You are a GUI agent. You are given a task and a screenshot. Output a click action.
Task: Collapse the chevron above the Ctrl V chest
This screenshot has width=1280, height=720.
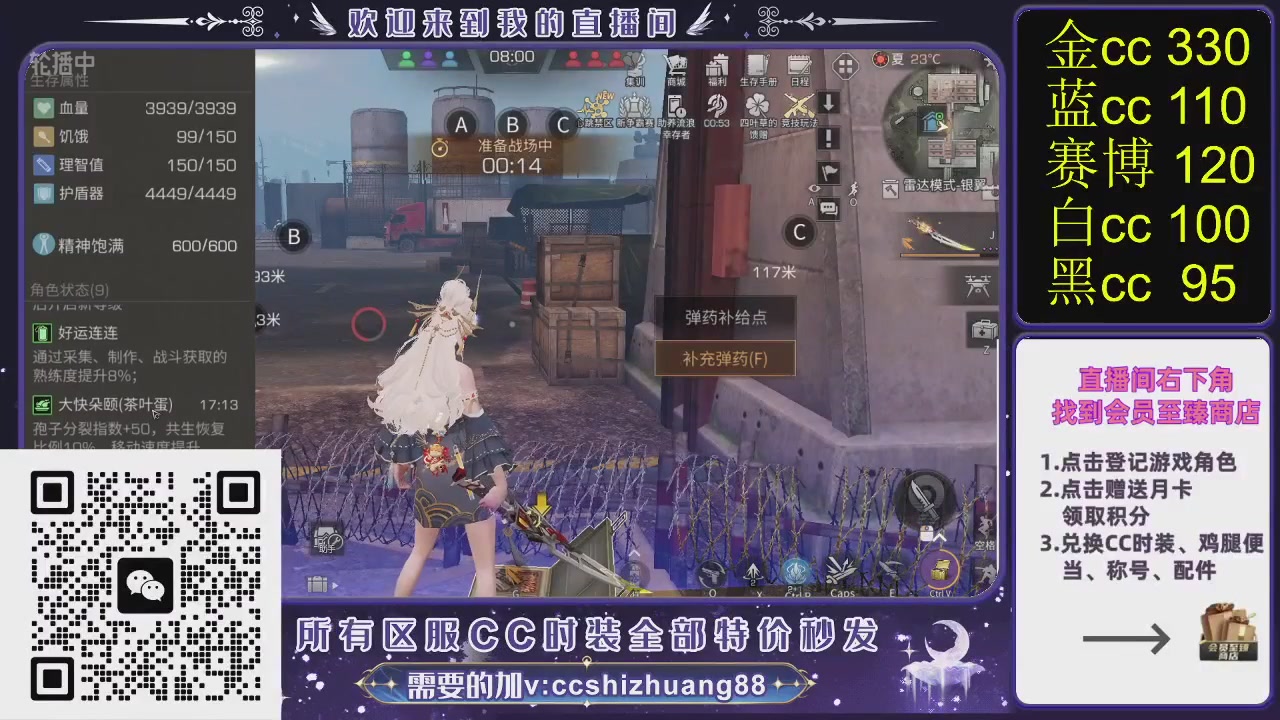coord(938,537)
